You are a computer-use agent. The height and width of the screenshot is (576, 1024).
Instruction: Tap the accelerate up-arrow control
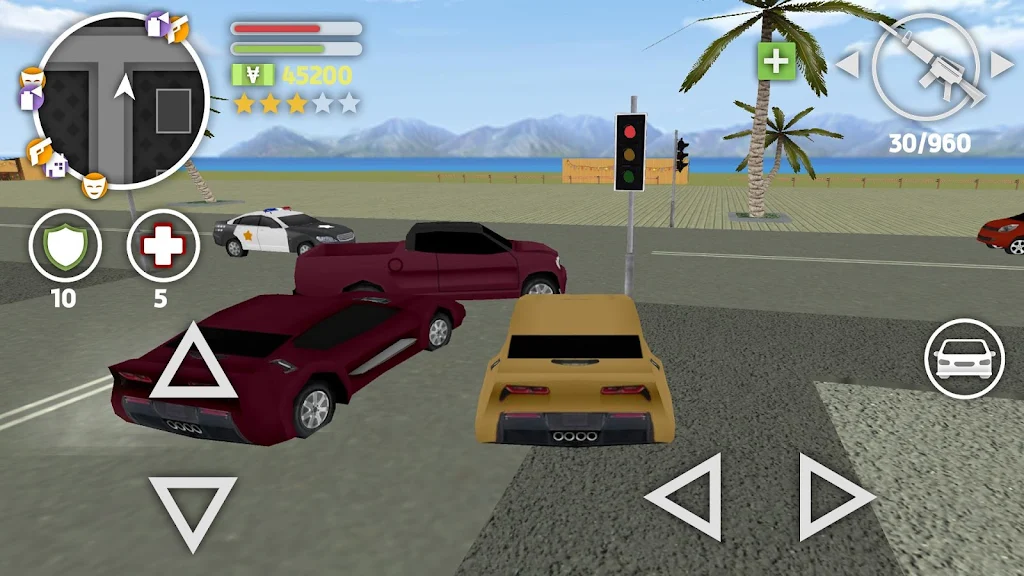[x=193, y=362]
